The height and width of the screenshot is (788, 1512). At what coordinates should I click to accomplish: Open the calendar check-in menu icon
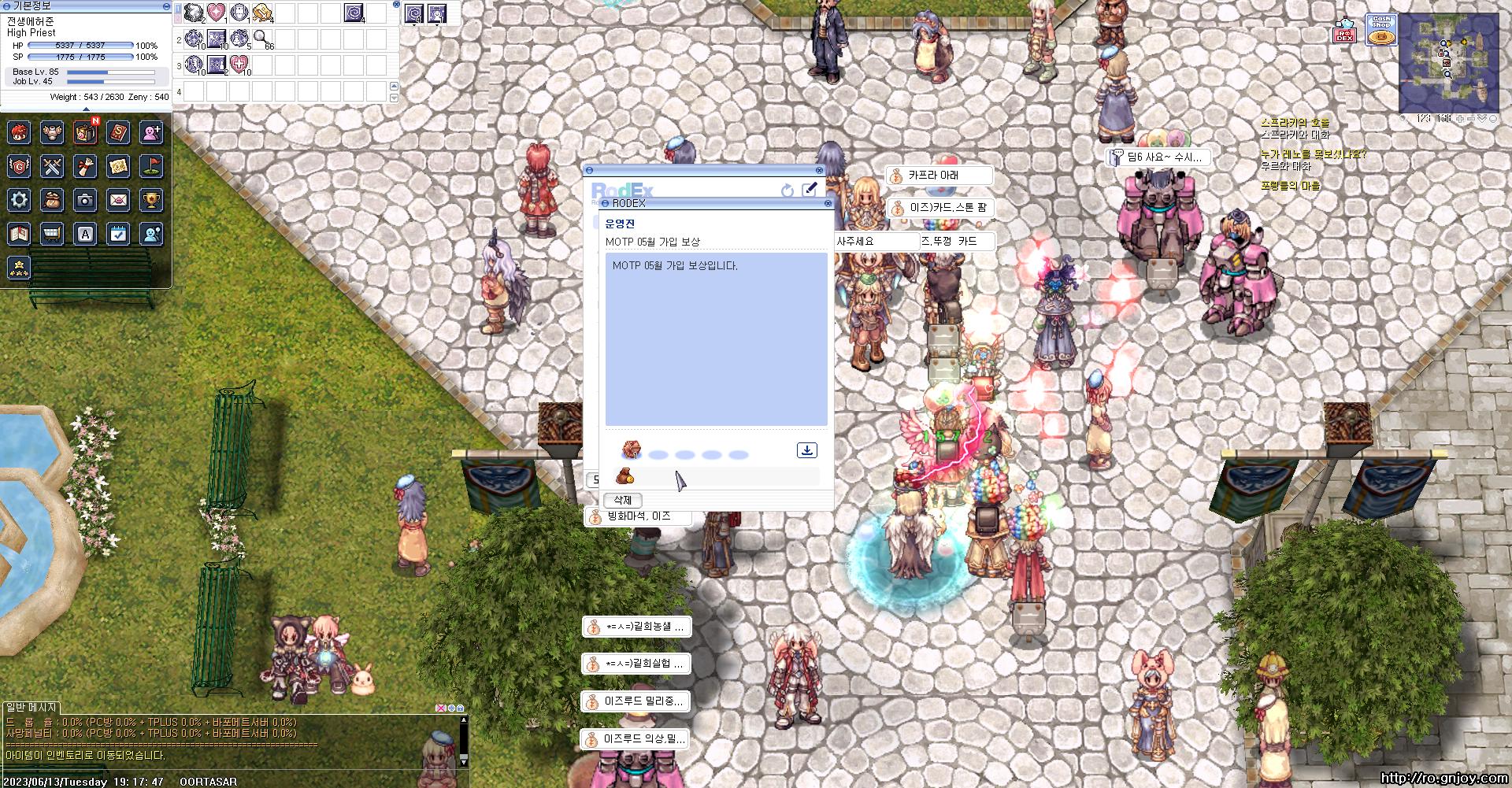click(x=118, y=234)
